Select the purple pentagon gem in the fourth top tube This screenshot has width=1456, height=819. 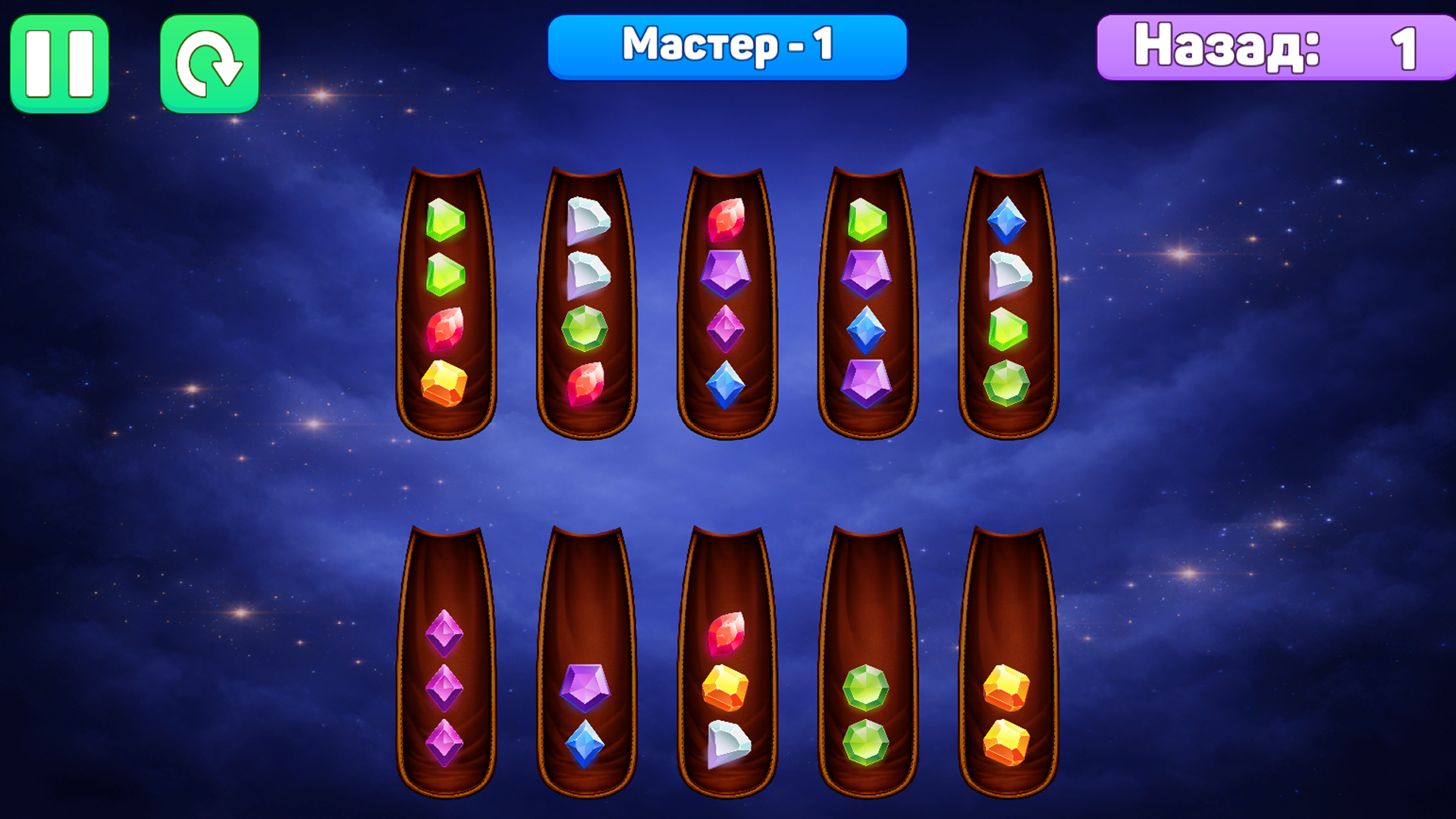[x=866, y=273]
